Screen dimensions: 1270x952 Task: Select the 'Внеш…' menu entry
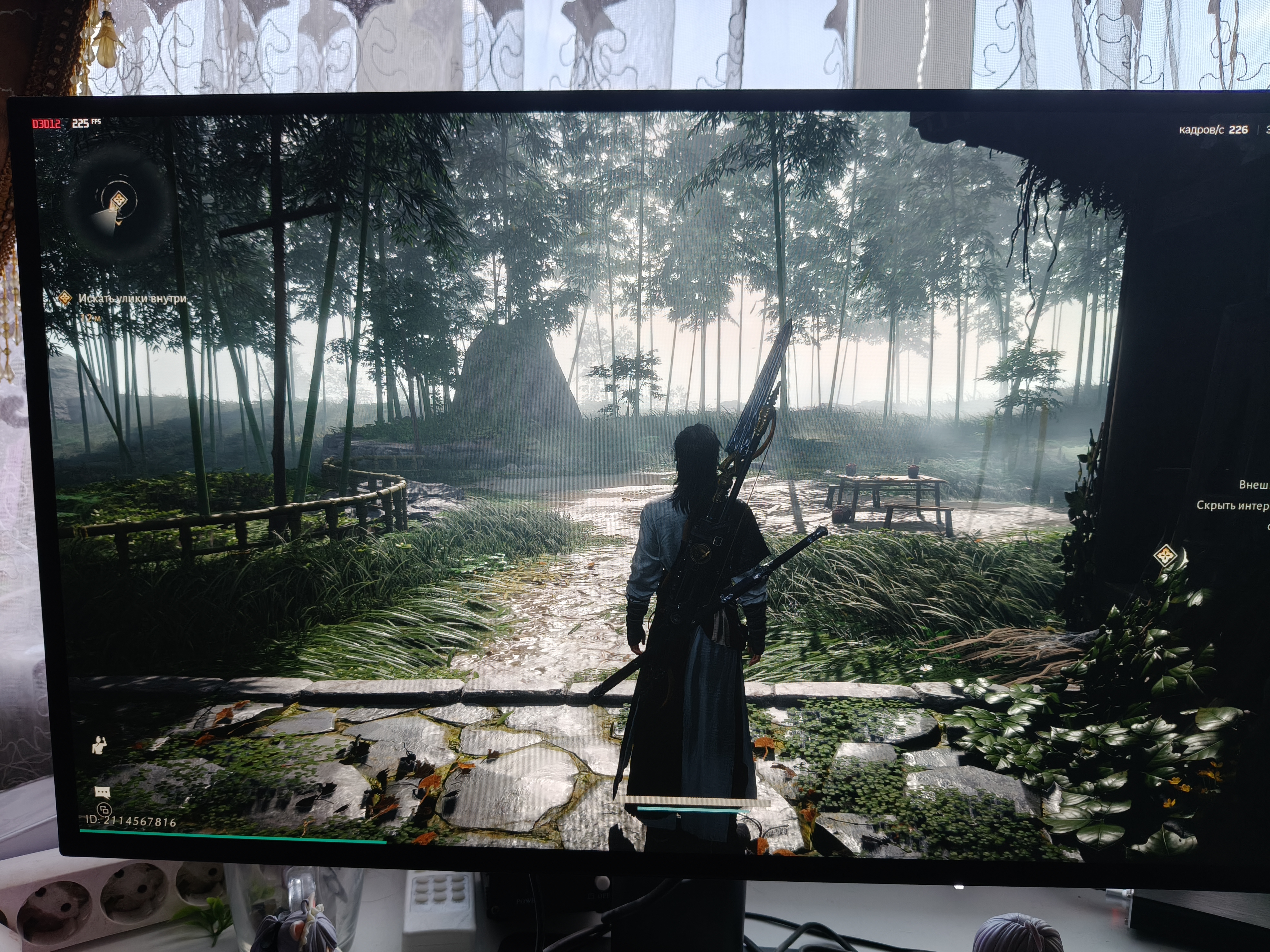click(x=1253, y=485)
